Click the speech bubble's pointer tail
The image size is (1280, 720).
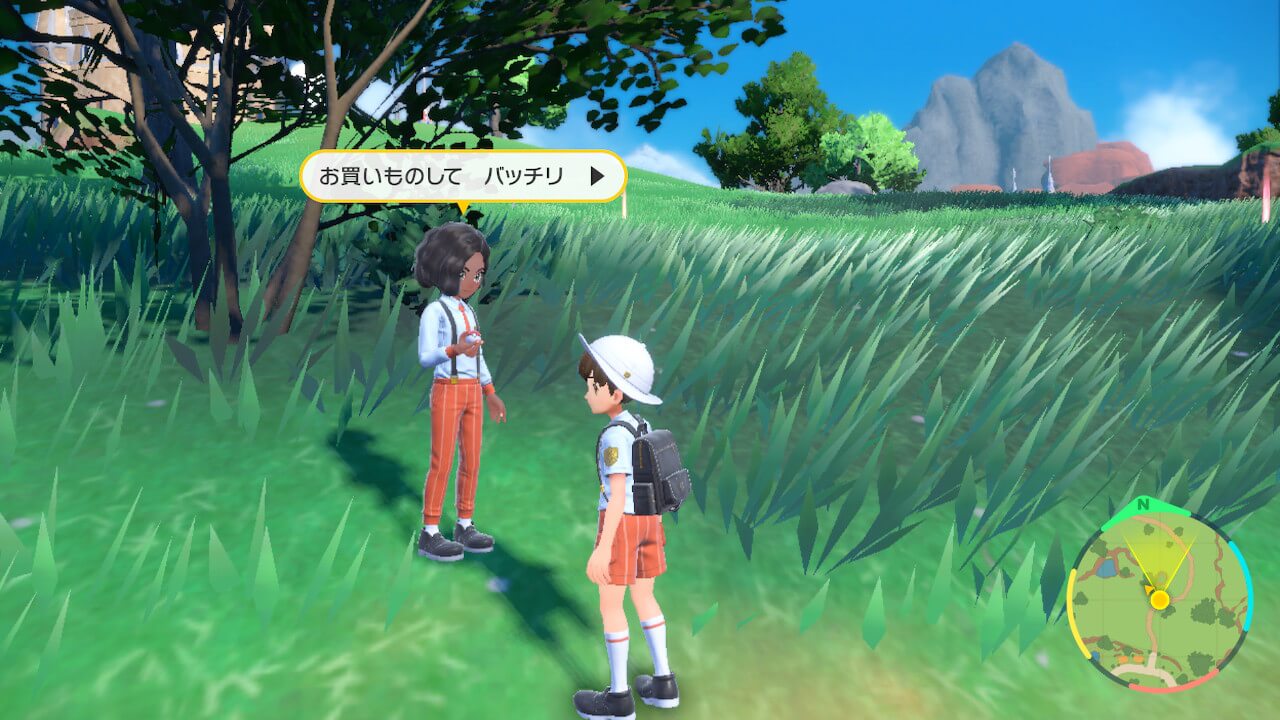(462, 205)
